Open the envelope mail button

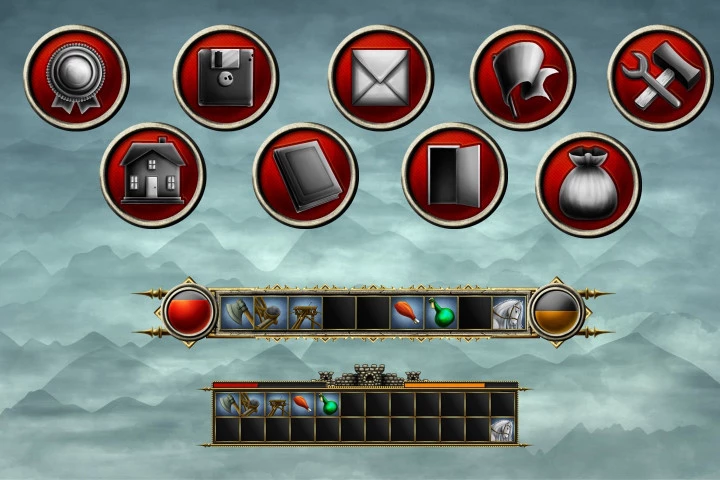coord(380,77)
